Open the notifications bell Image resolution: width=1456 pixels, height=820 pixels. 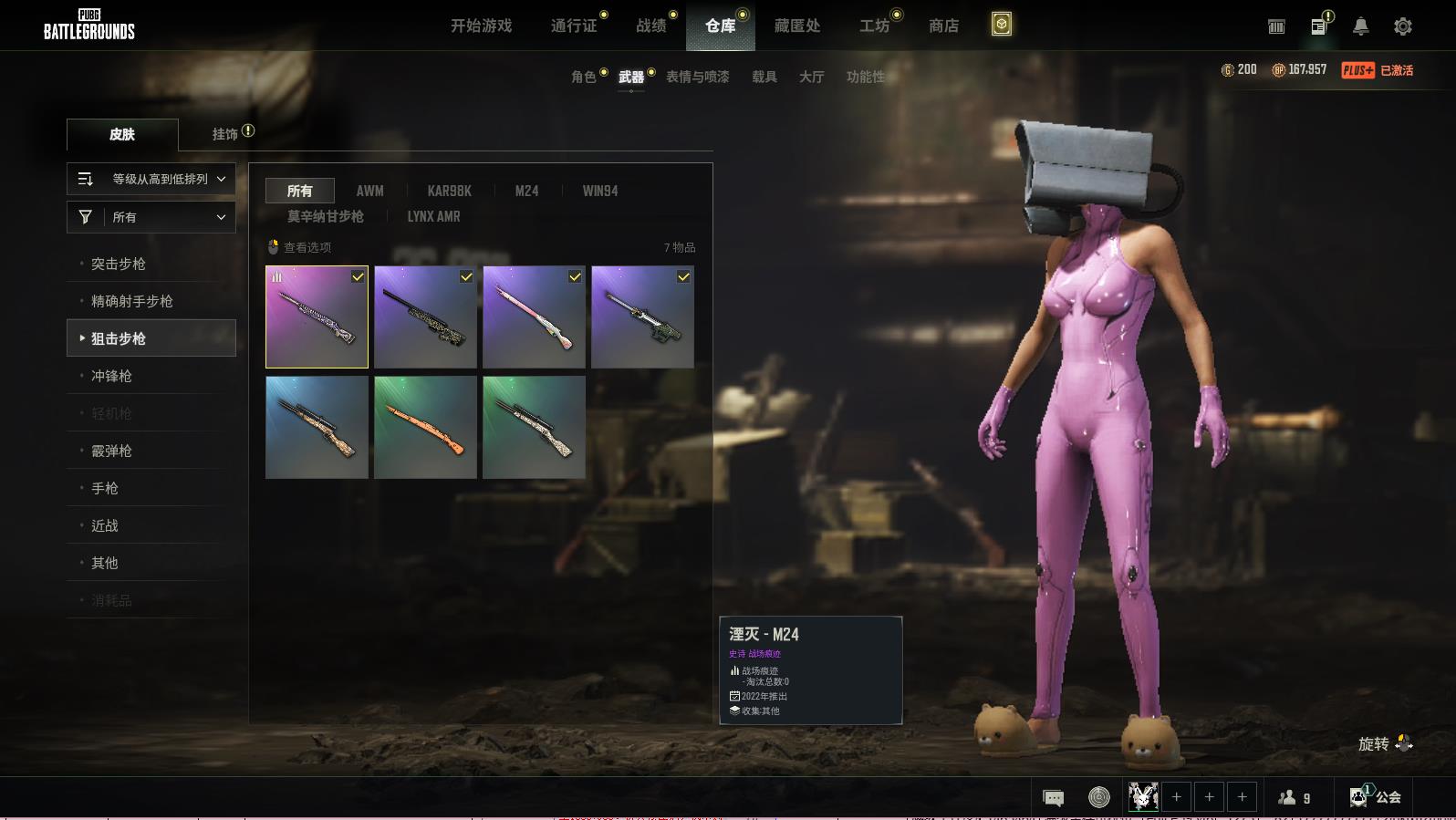click(1360, 26)
